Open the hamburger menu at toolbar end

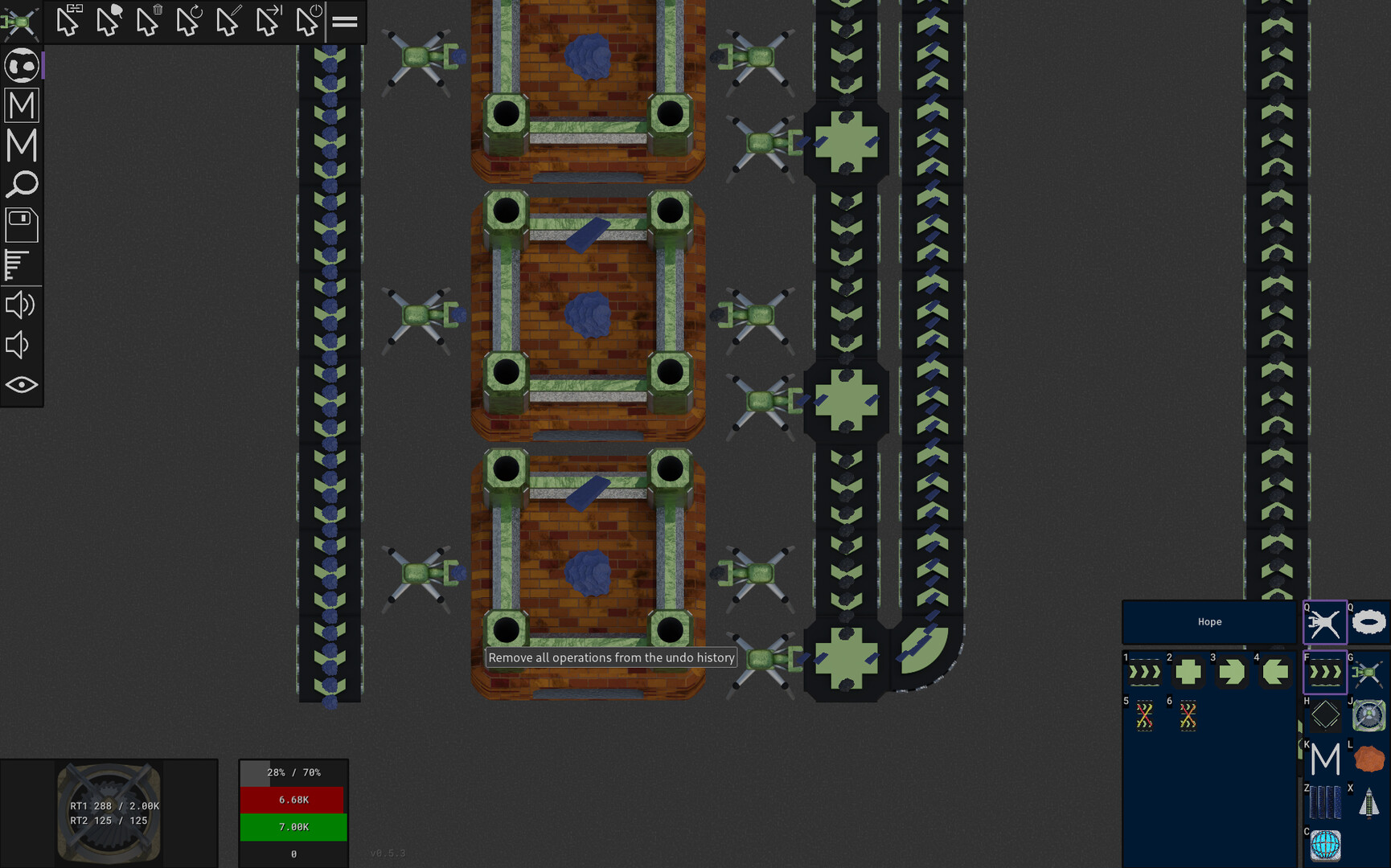pos(344,23)
